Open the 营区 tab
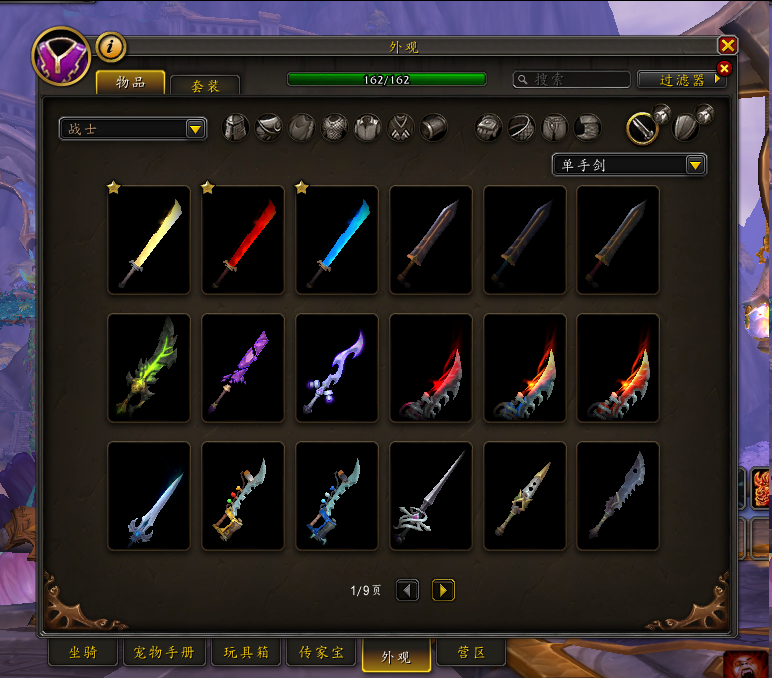This screenshot has width=772, height=678. pos(471,653)
